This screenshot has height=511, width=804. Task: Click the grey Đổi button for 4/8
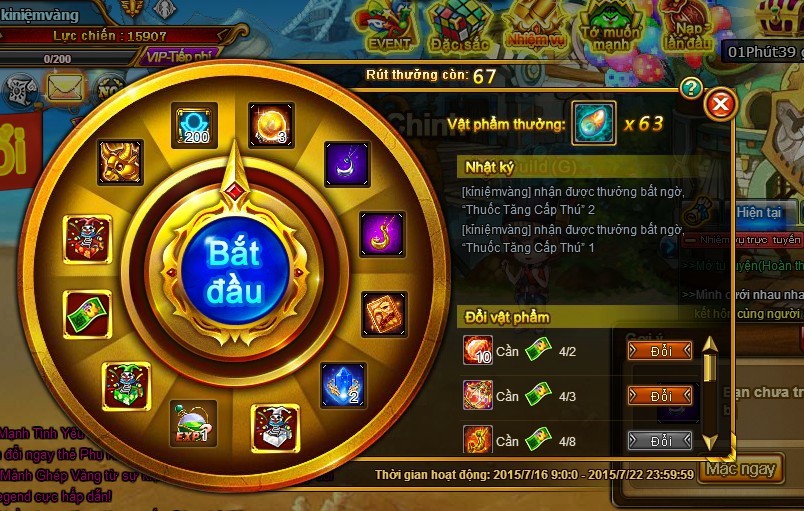tap(660, 440)
